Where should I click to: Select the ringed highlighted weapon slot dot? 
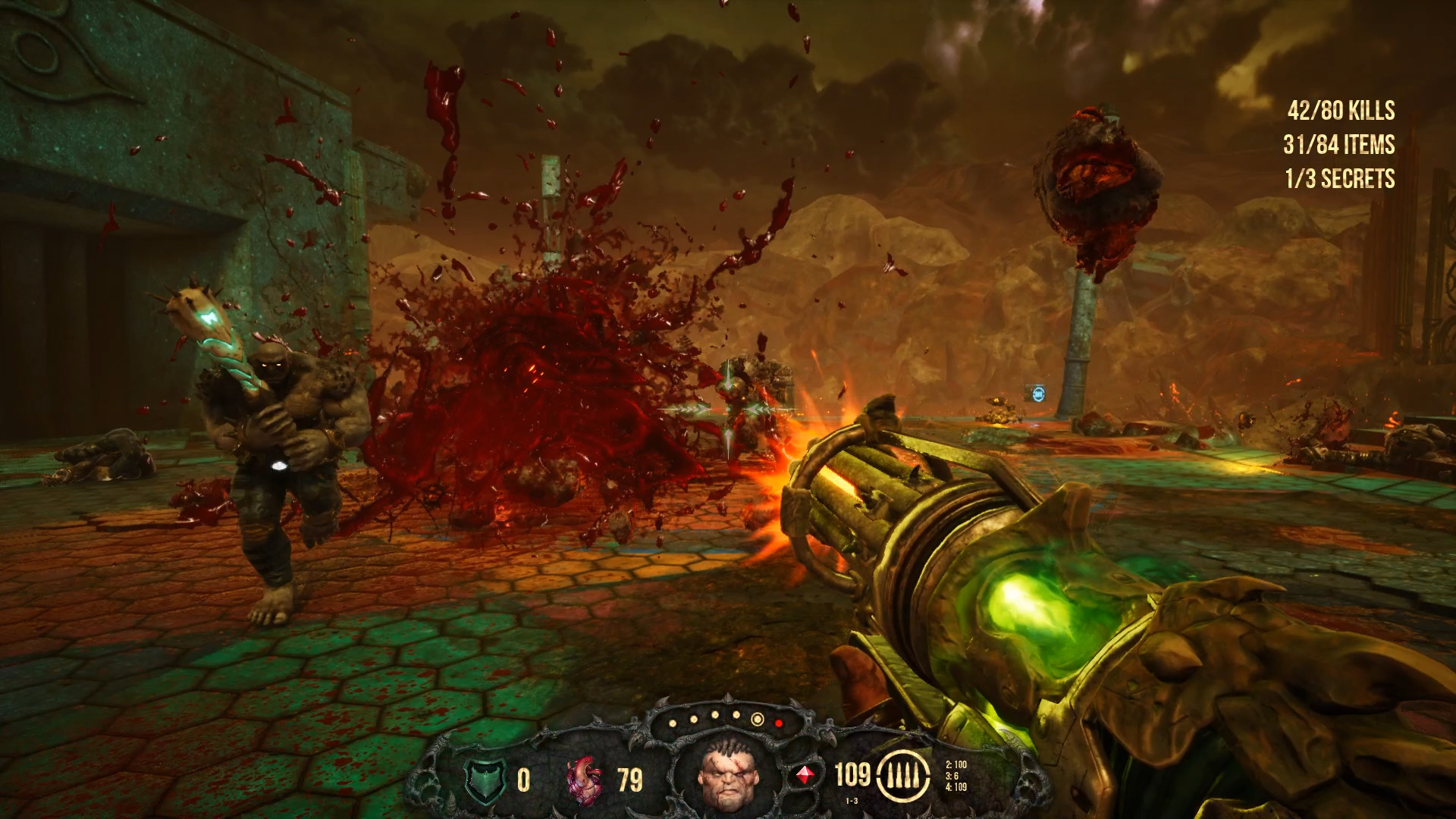pos(757,718)
